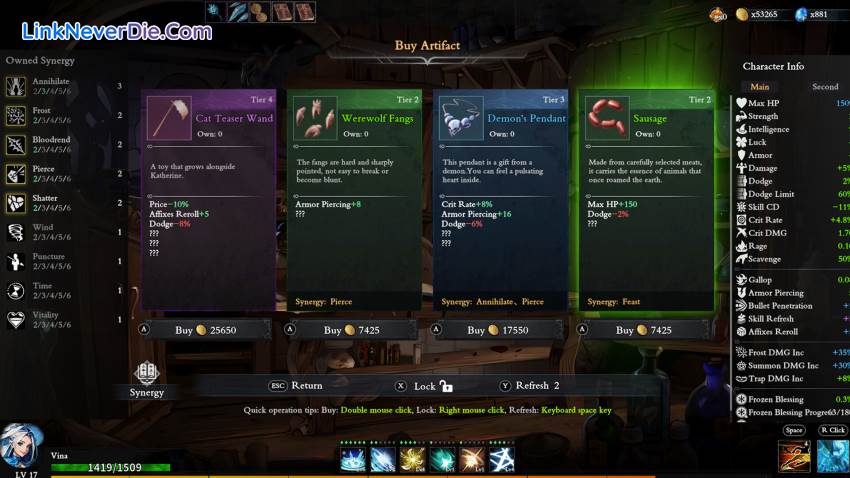Buy the Cat Teaser Wand for 25650
Screen dimensions: 850x478
pyautogui.click(x=208, y=330)
